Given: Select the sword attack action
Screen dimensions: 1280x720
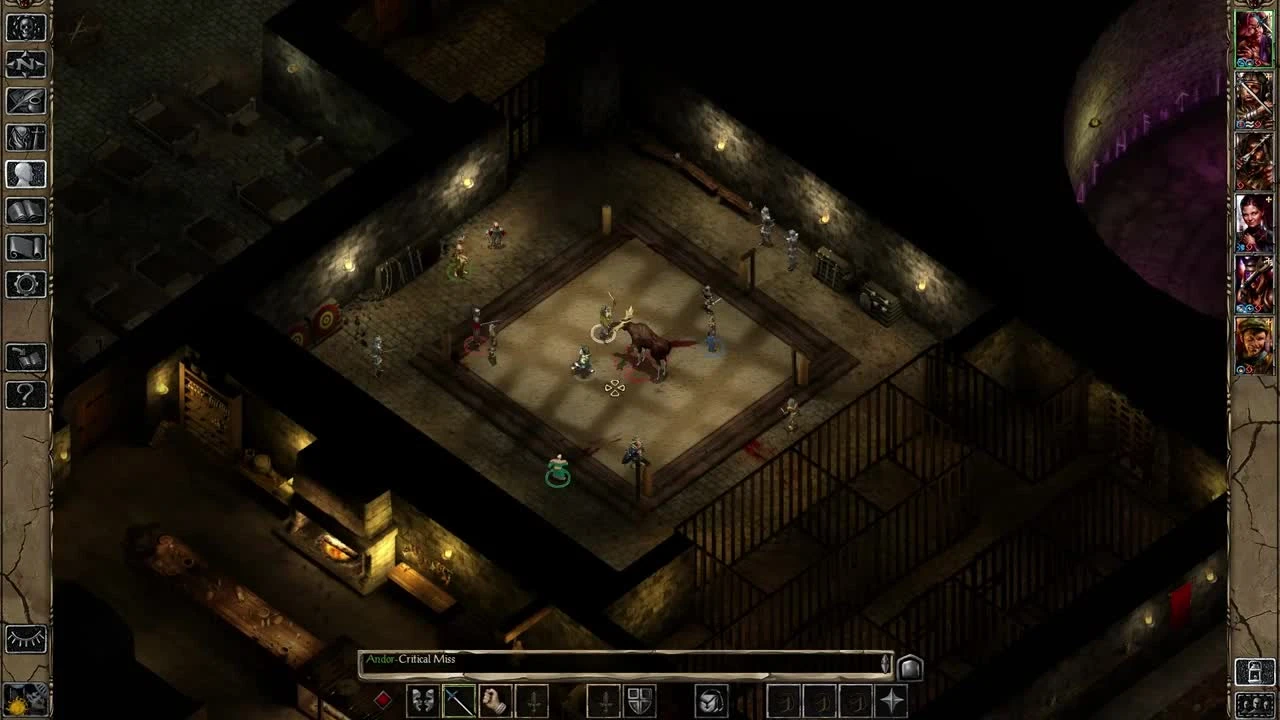Looking at the screenshot, I should coord(458,699).
